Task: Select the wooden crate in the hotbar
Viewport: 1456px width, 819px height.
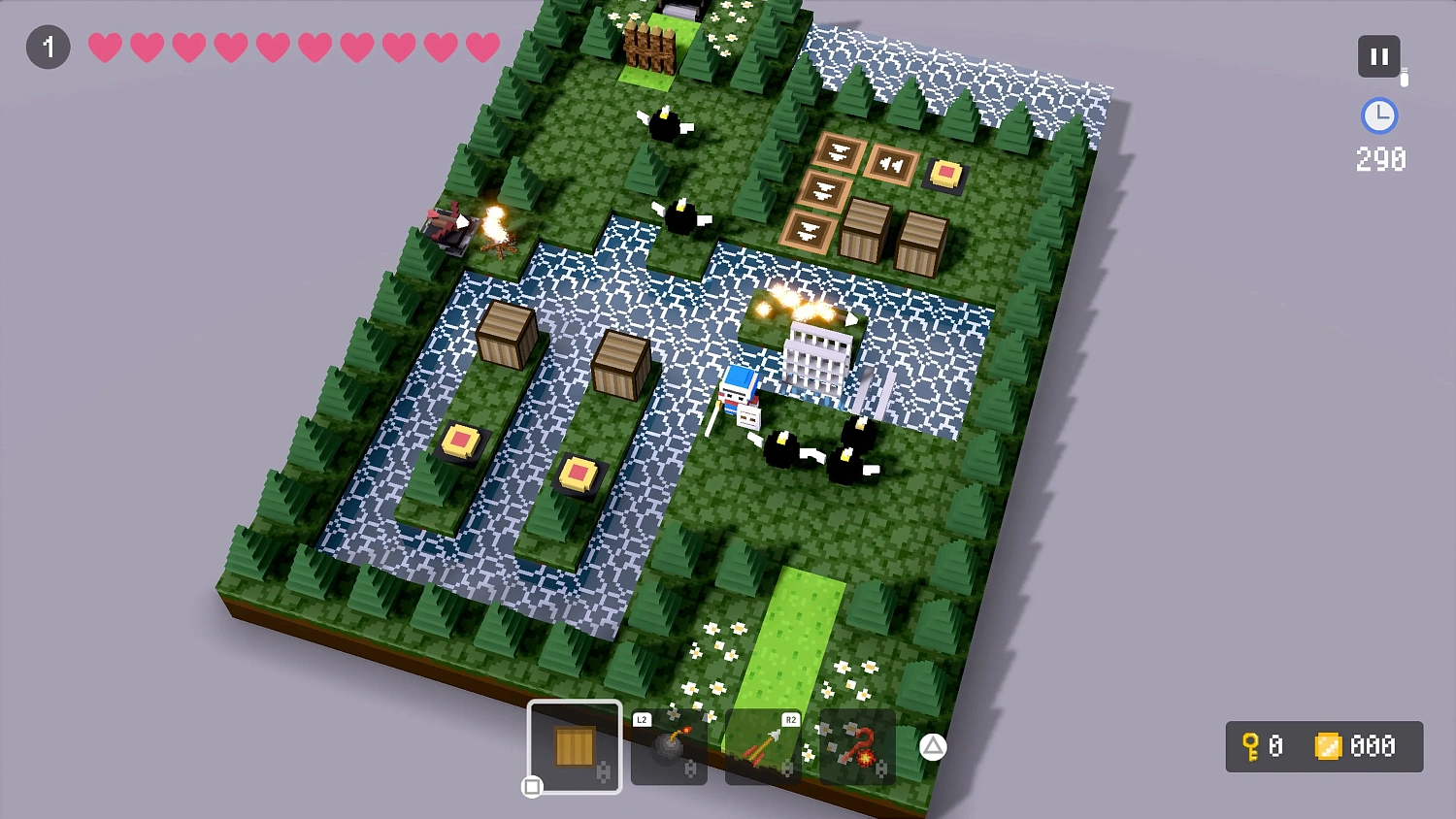Action: (574, 746)
